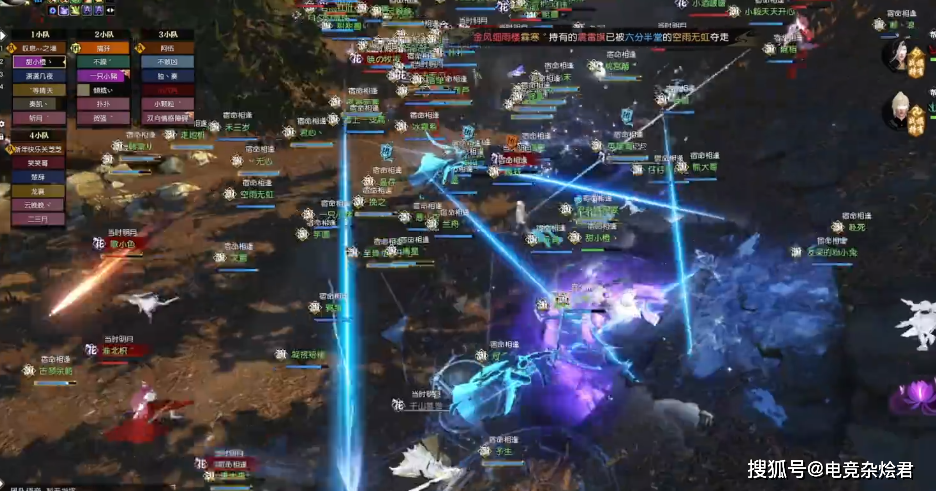Click the 2小队 squad header
Viewport: 936px width, 491px height.
pyautogui.click(x=103, y=34)
